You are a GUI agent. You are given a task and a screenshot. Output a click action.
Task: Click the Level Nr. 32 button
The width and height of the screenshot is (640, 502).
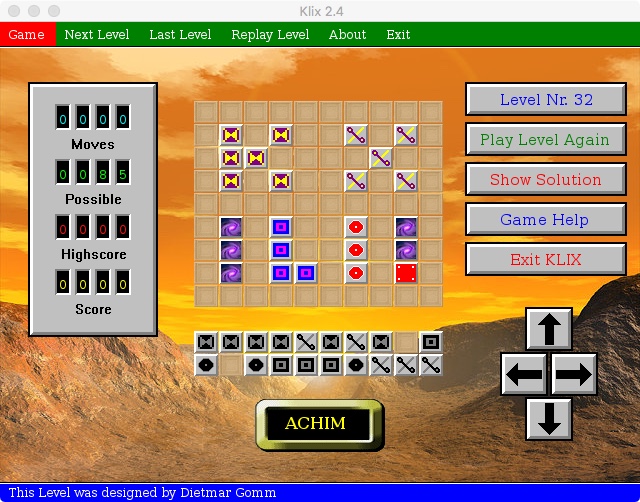(546, 100)
